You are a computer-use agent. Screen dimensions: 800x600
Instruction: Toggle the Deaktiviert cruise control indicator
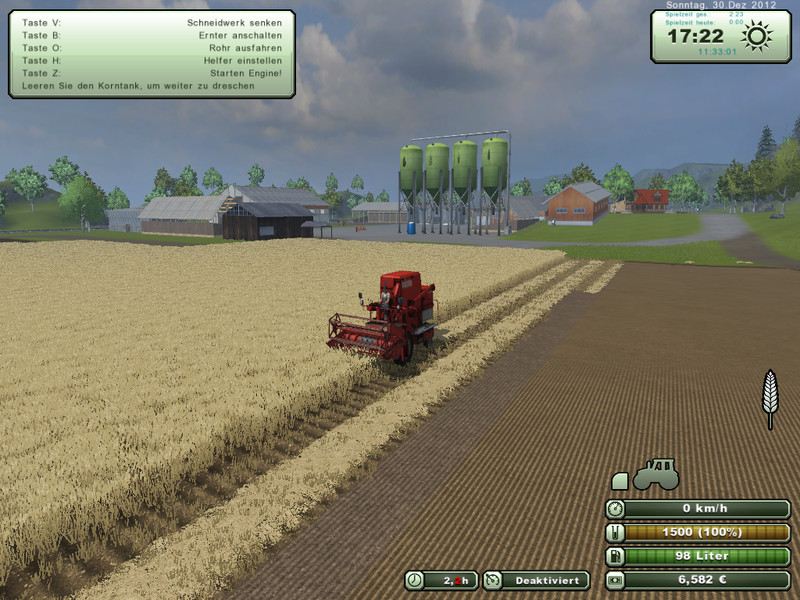click(x=536, y=580)
